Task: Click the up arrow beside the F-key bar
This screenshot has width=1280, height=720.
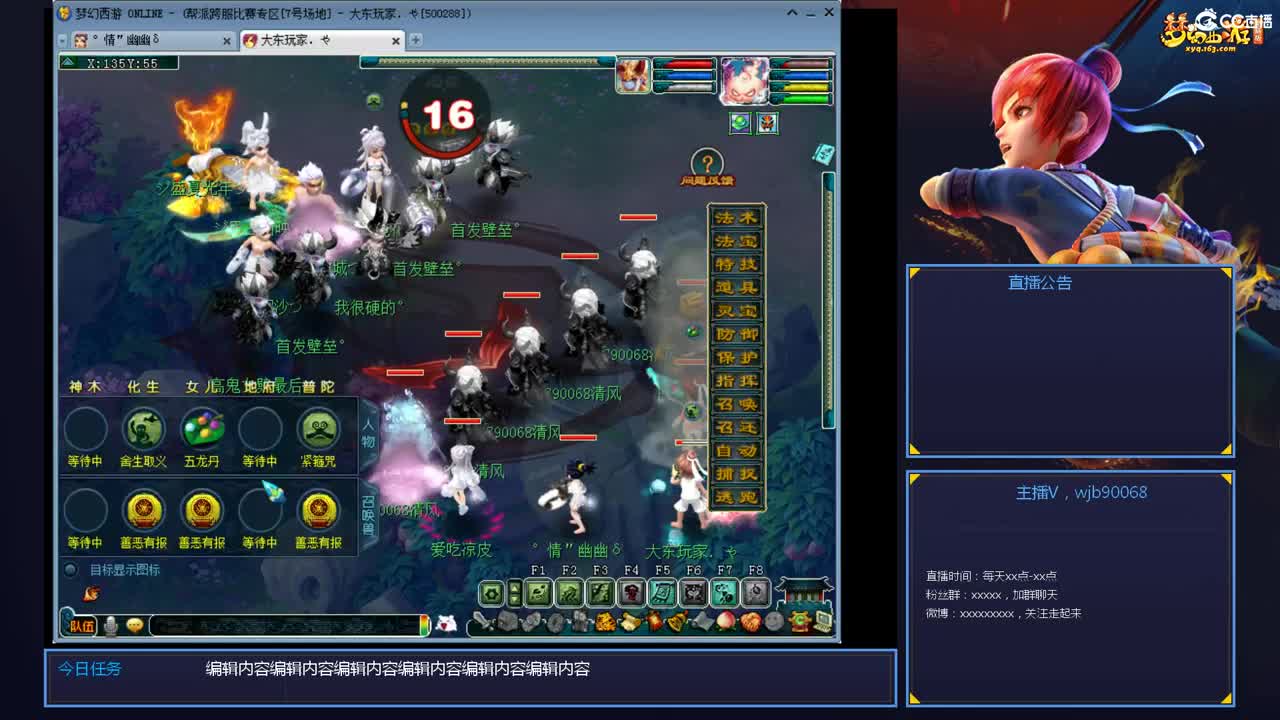Action: click(x=514, y=586)
